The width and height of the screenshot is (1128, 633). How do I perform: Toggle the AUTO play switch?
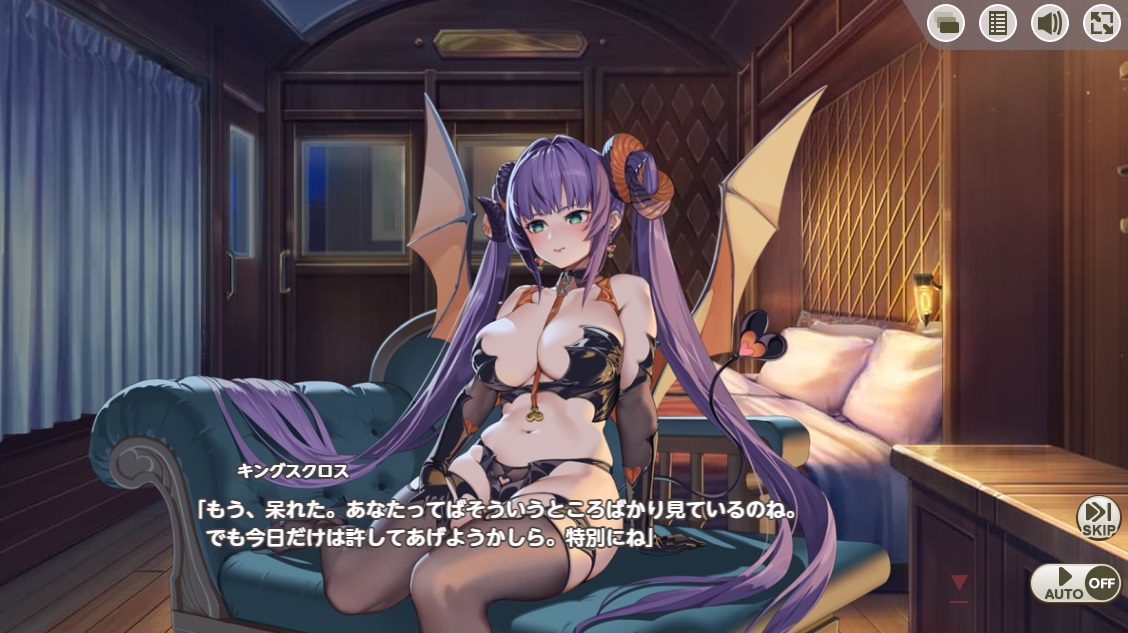coord(1075,583)
